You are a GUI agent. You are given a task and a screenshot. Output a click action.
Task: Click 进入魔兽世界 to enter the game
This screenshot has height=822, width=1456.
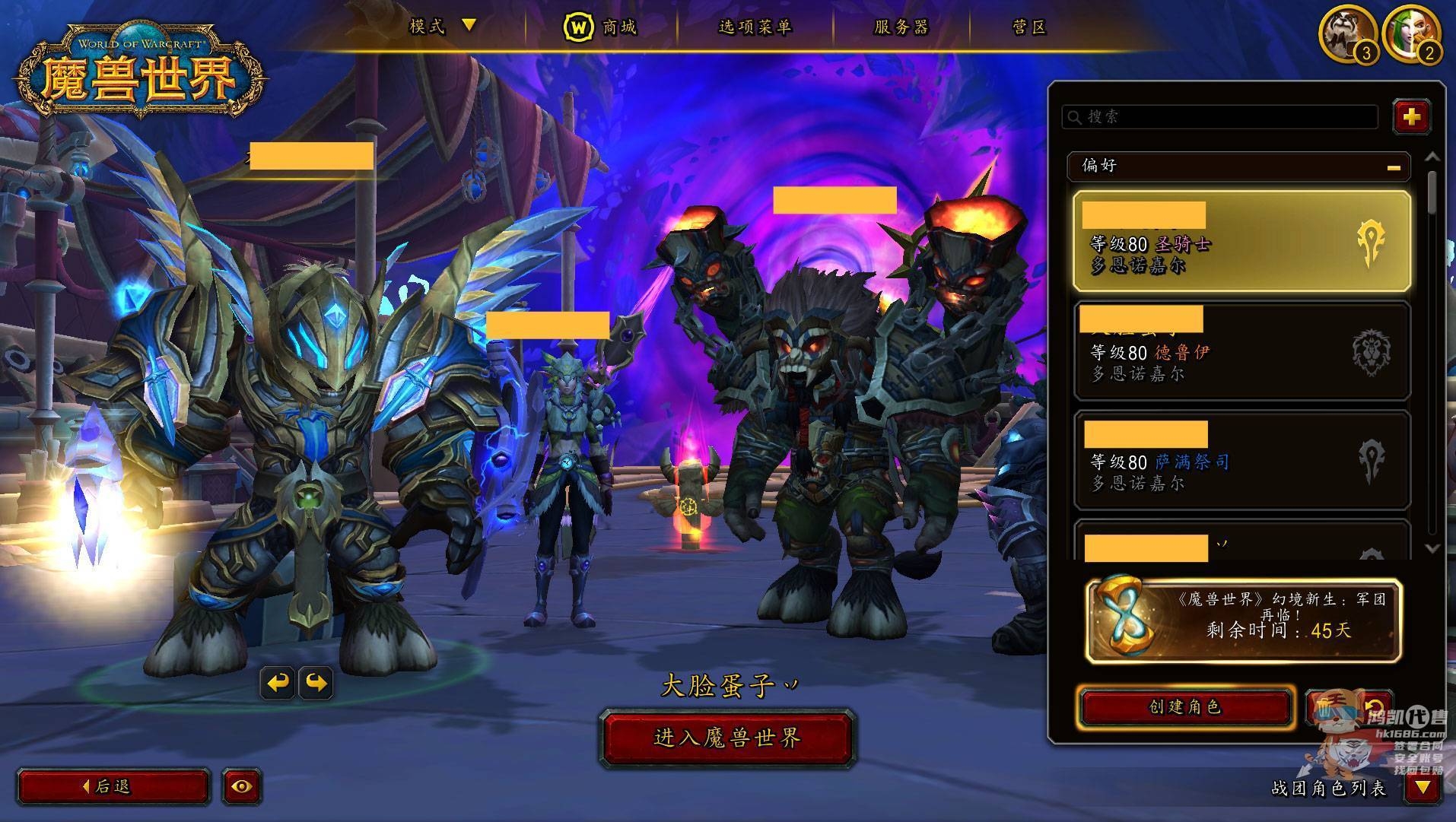click(727, 738)
